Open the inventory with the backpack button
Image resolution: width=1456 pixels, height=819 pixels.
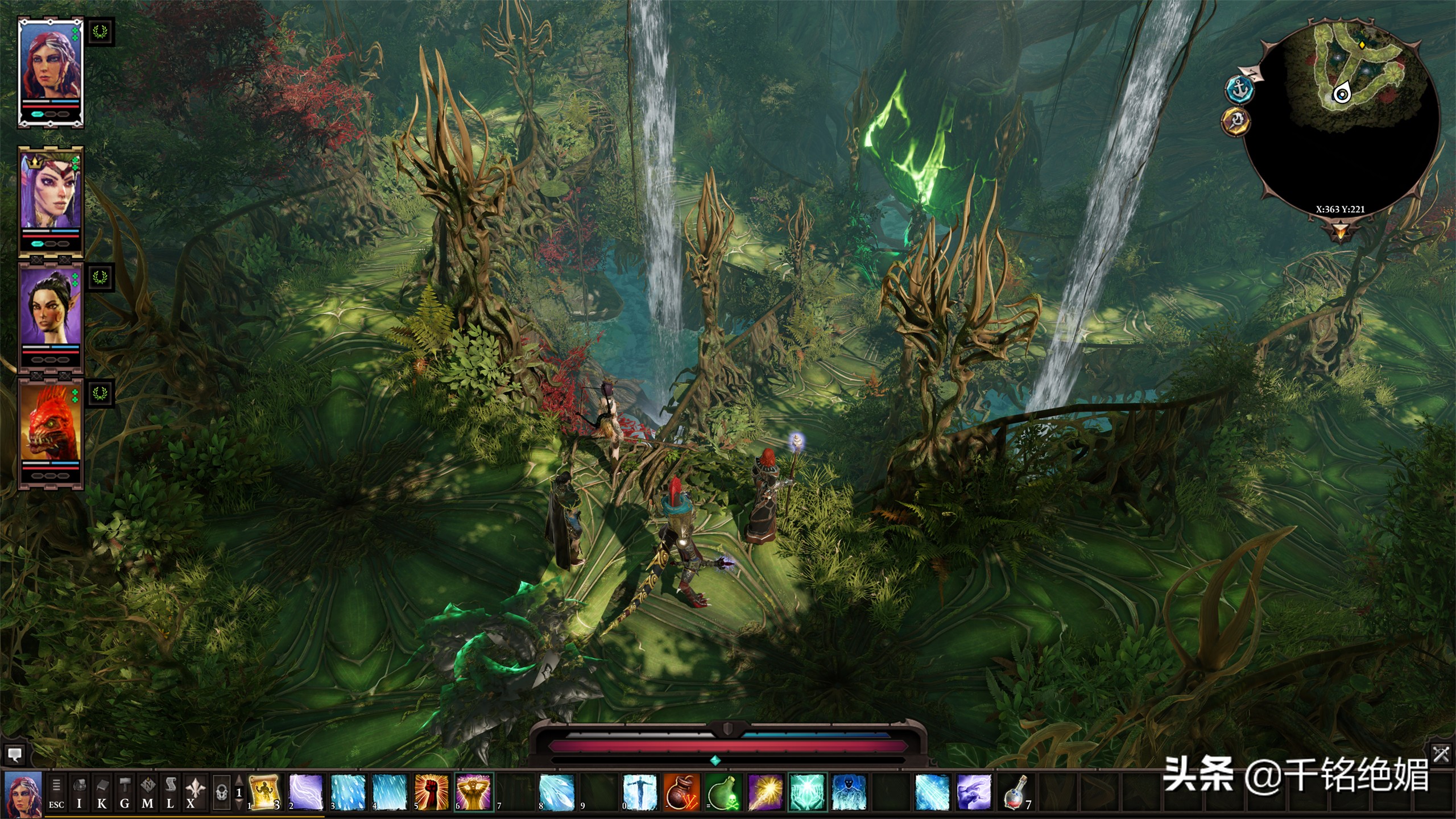coord(79,793)
